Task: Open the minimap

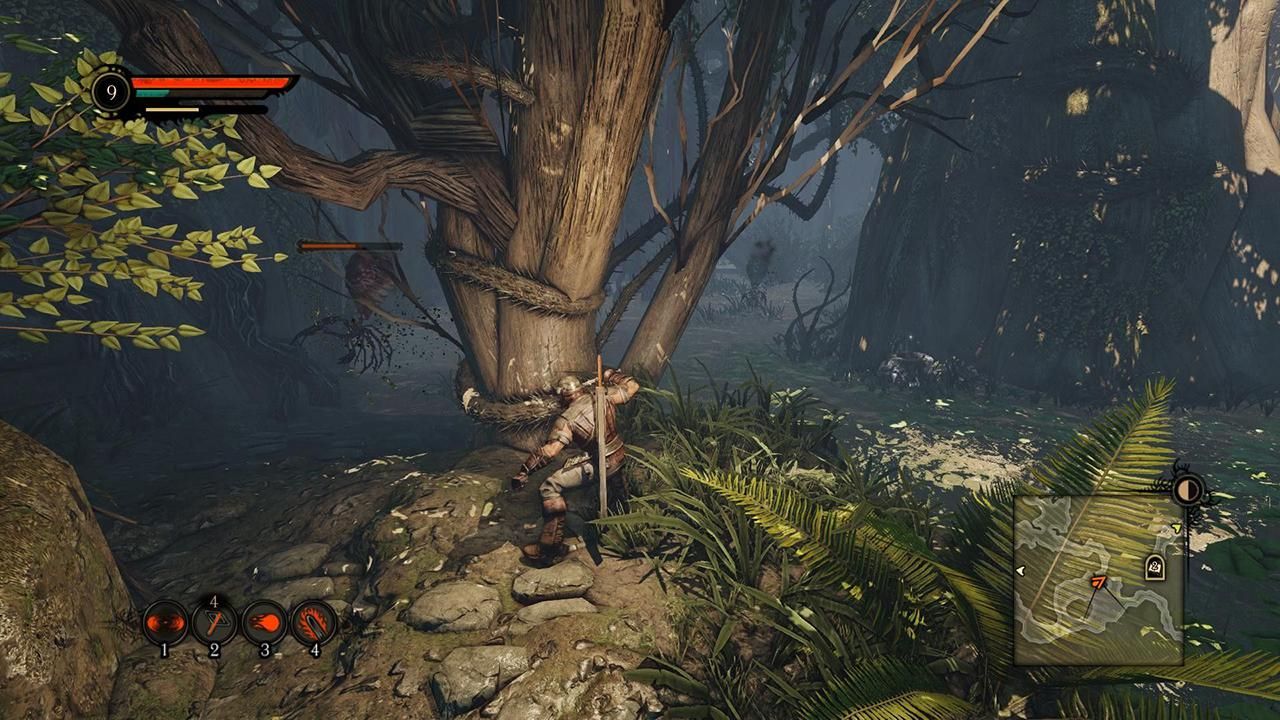Action: (1098, 580)
